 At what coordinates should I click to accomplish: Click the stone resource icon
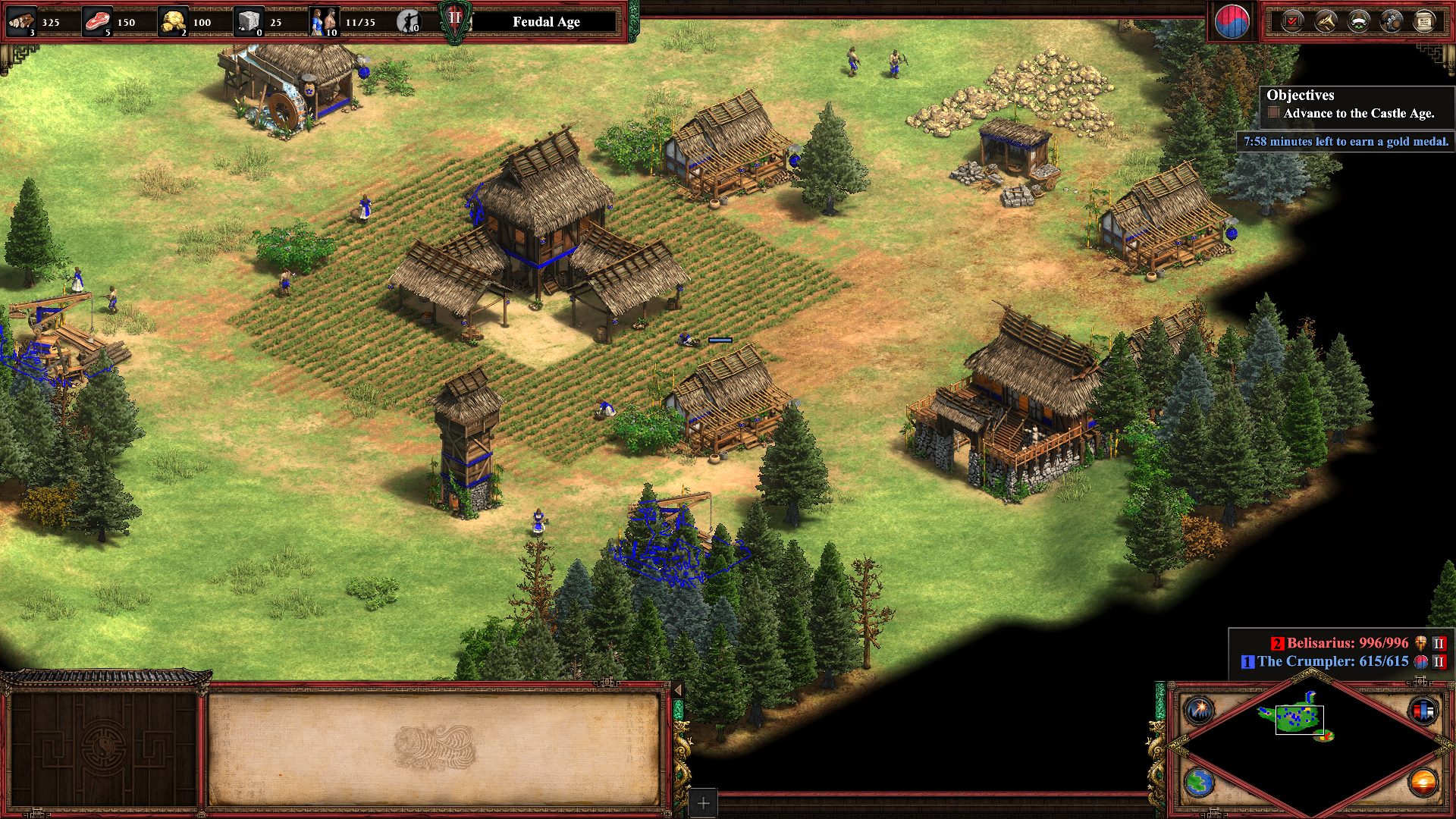click(x=248, y=21)
